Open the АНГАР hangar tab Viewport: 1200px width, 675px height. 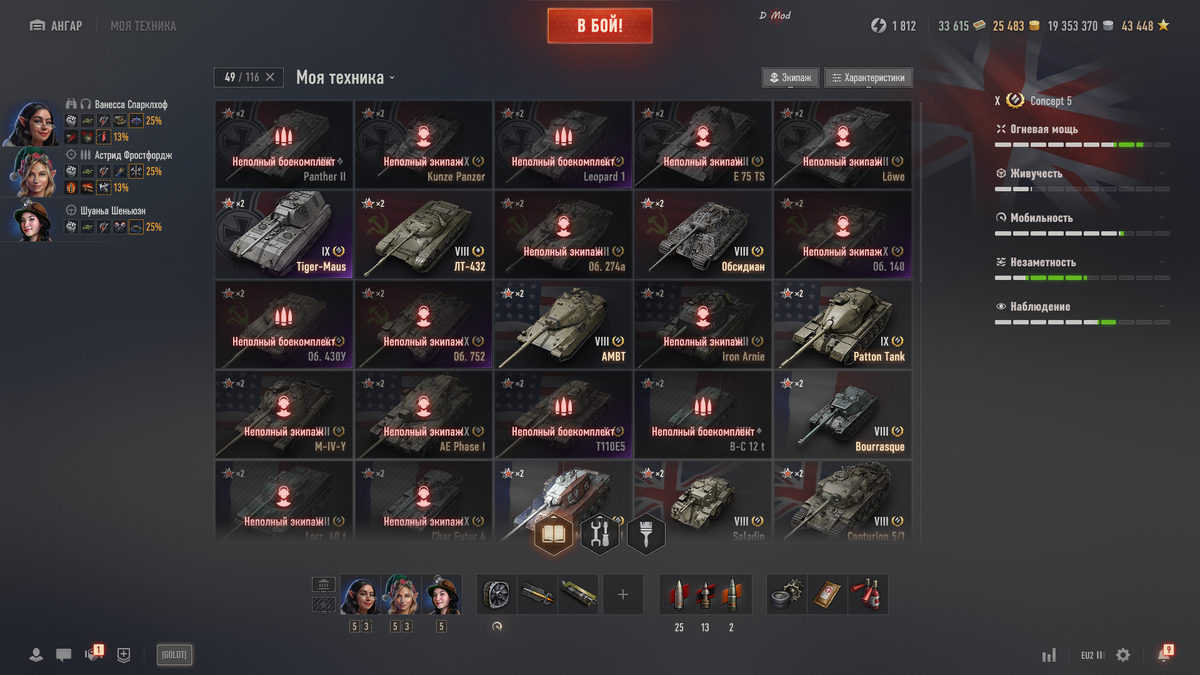tap(57, 26)
